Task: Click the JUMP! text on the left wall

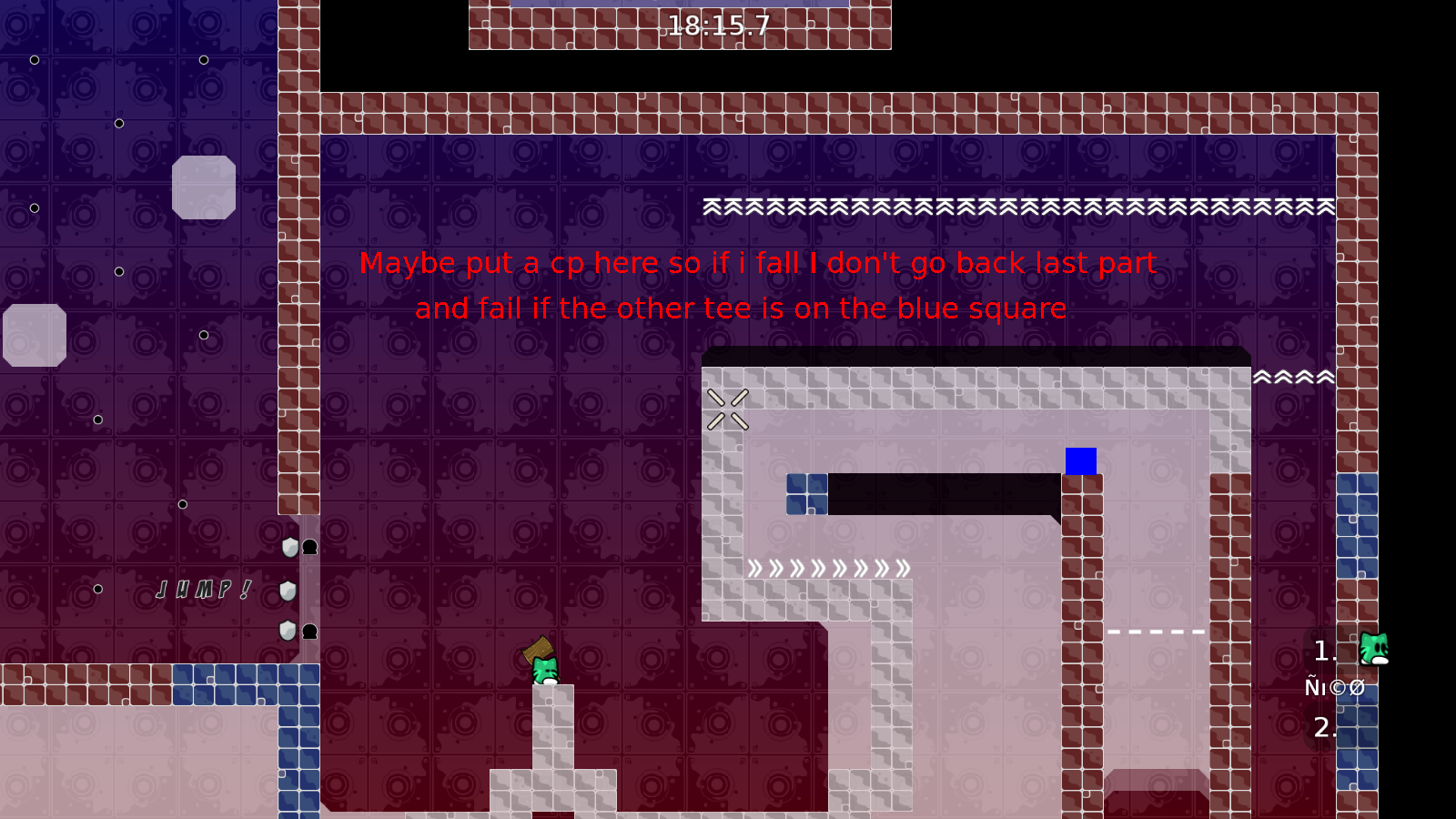Action: pyautogui.click(x=202, y=591)
